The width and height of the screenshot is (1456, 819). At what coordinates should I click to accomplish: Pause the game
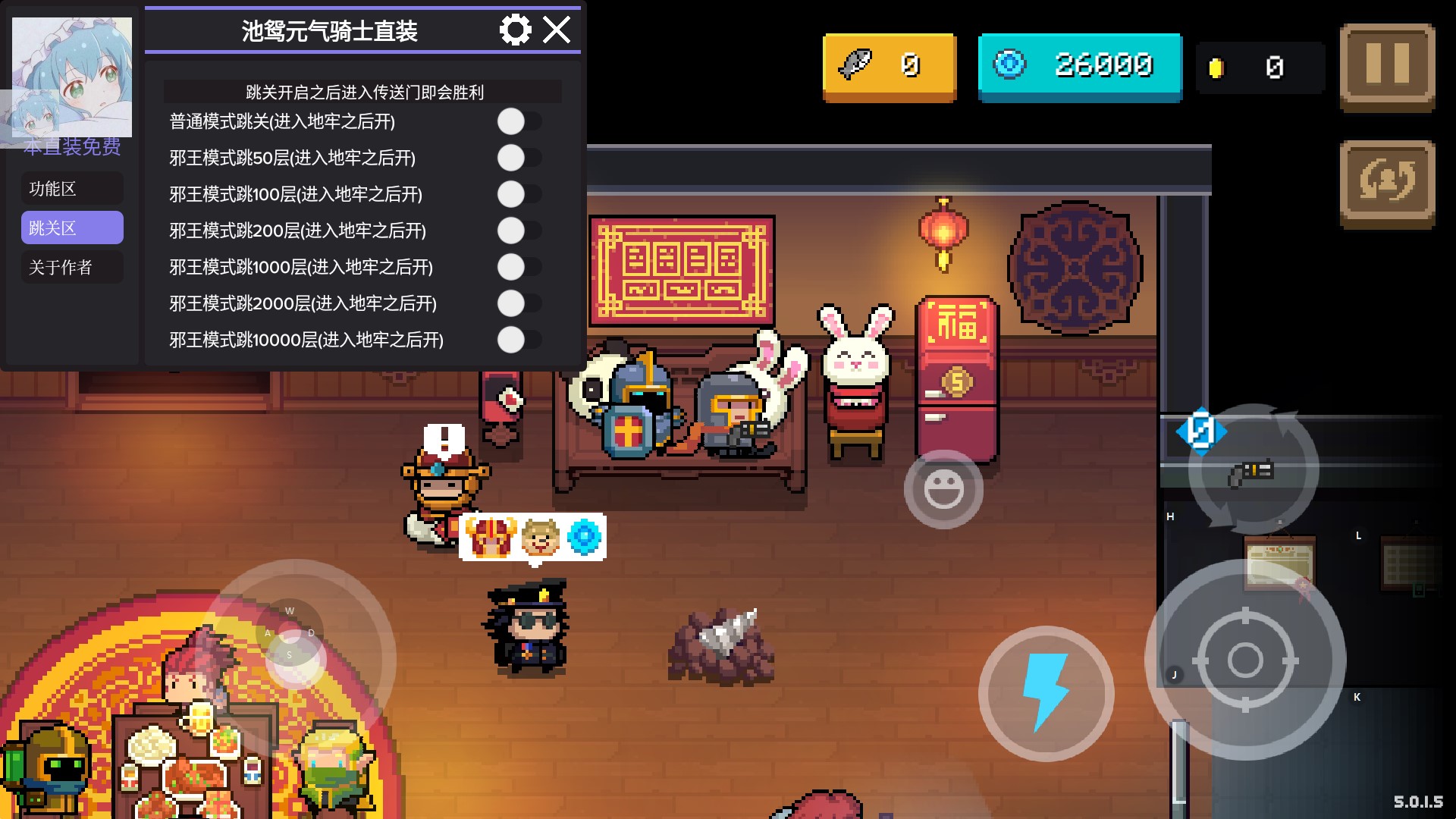tap(1388, 67)
